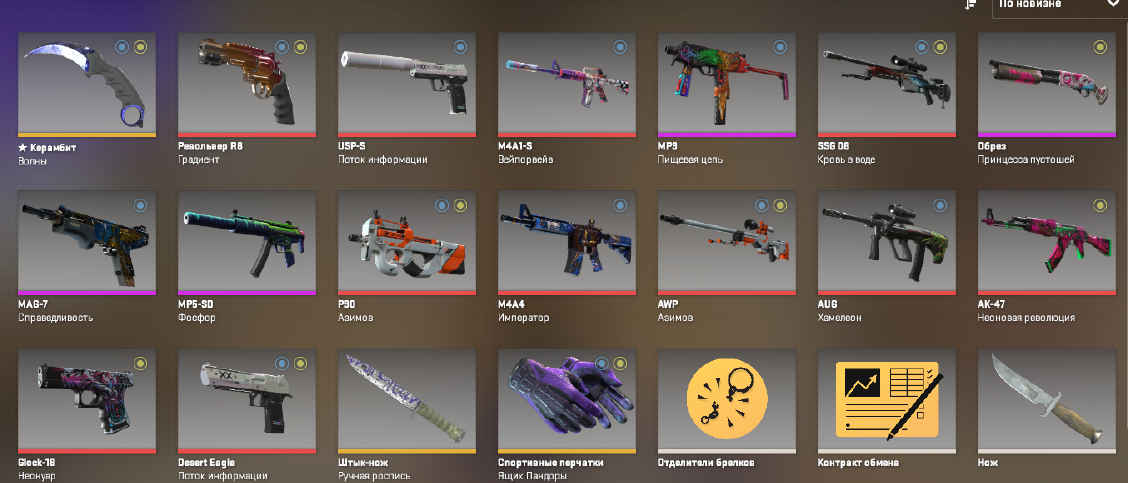Choose the Glock-18 pistol item
The image size is (1128, 483).
(x=87, y=400)
